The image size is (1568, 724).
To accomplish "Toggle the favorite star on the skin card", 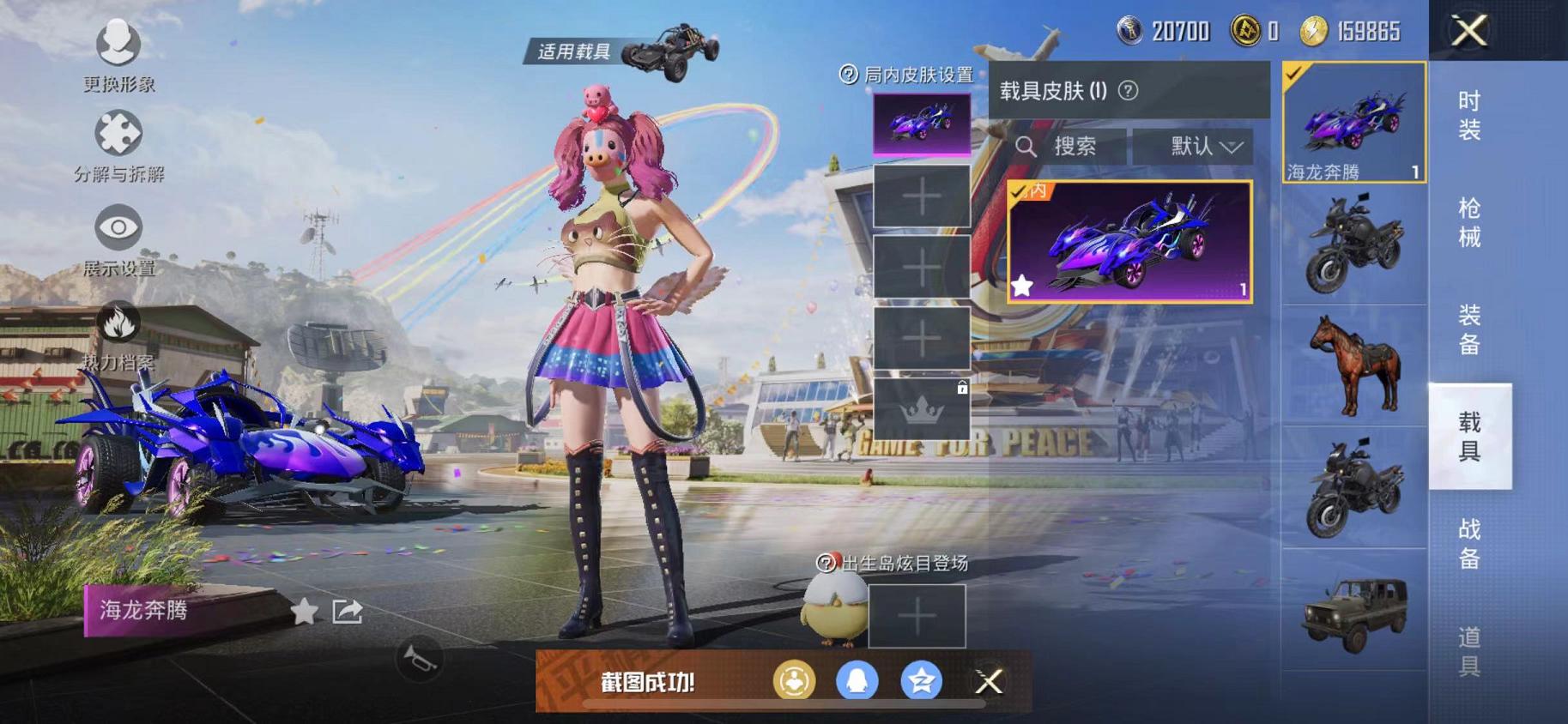I will tap(1023, 286).
